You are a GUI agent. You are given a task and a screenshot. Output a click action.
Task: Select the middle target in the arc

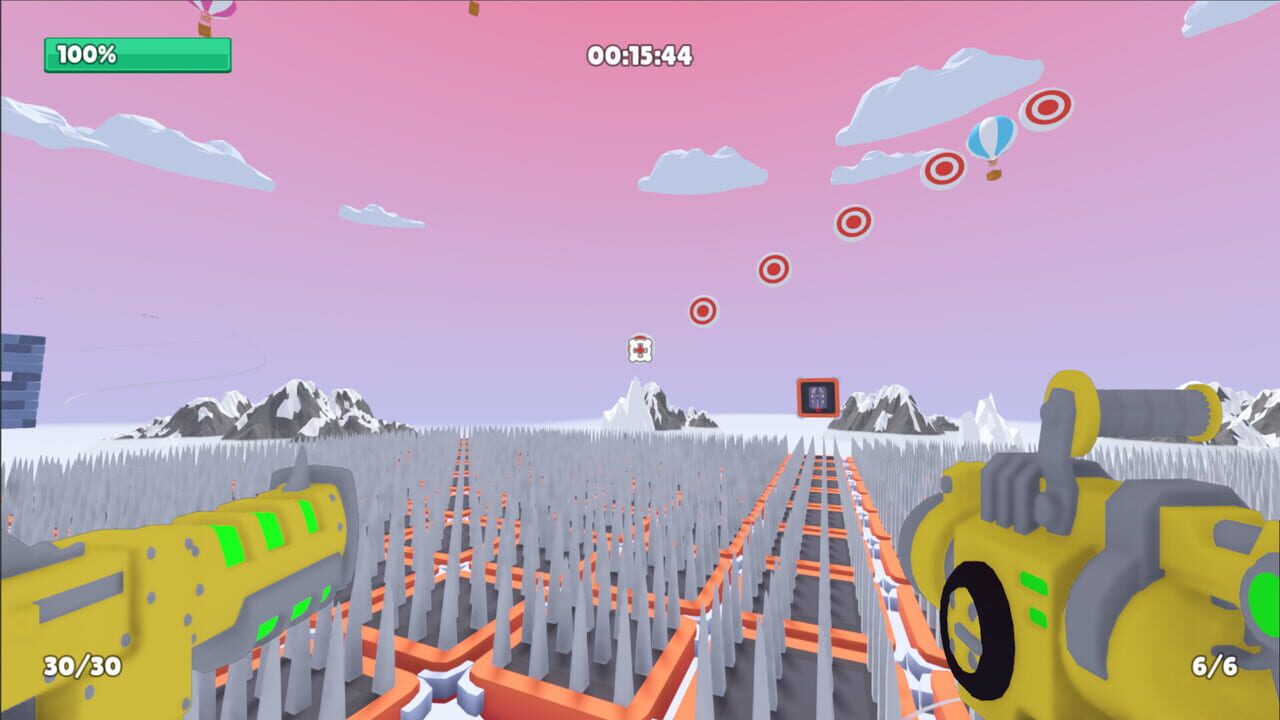pyautogui.click(x=852, y=219)
